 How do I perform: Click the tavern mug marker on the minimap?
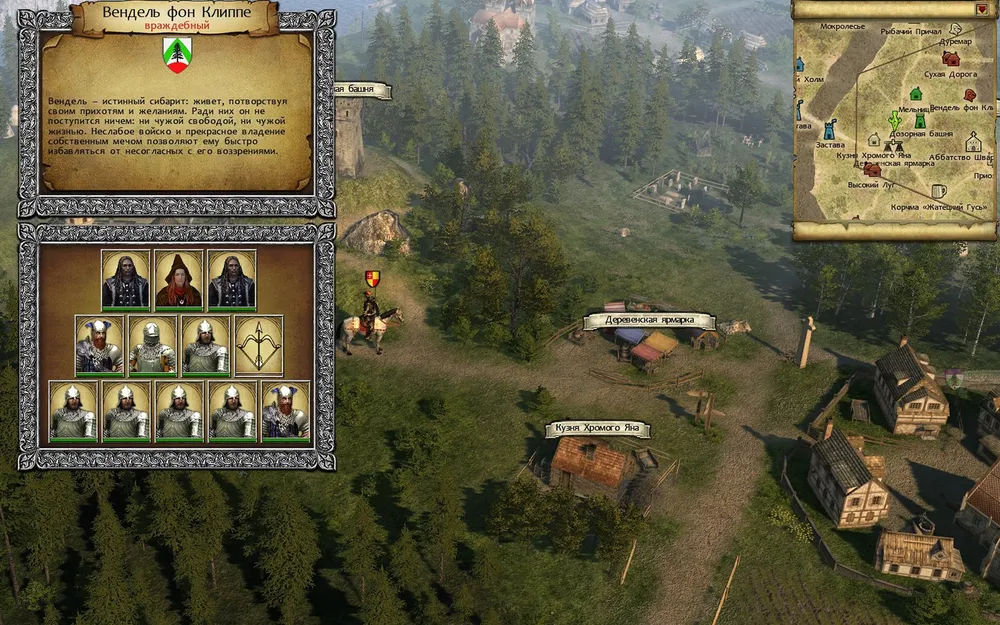coord(938,190)
